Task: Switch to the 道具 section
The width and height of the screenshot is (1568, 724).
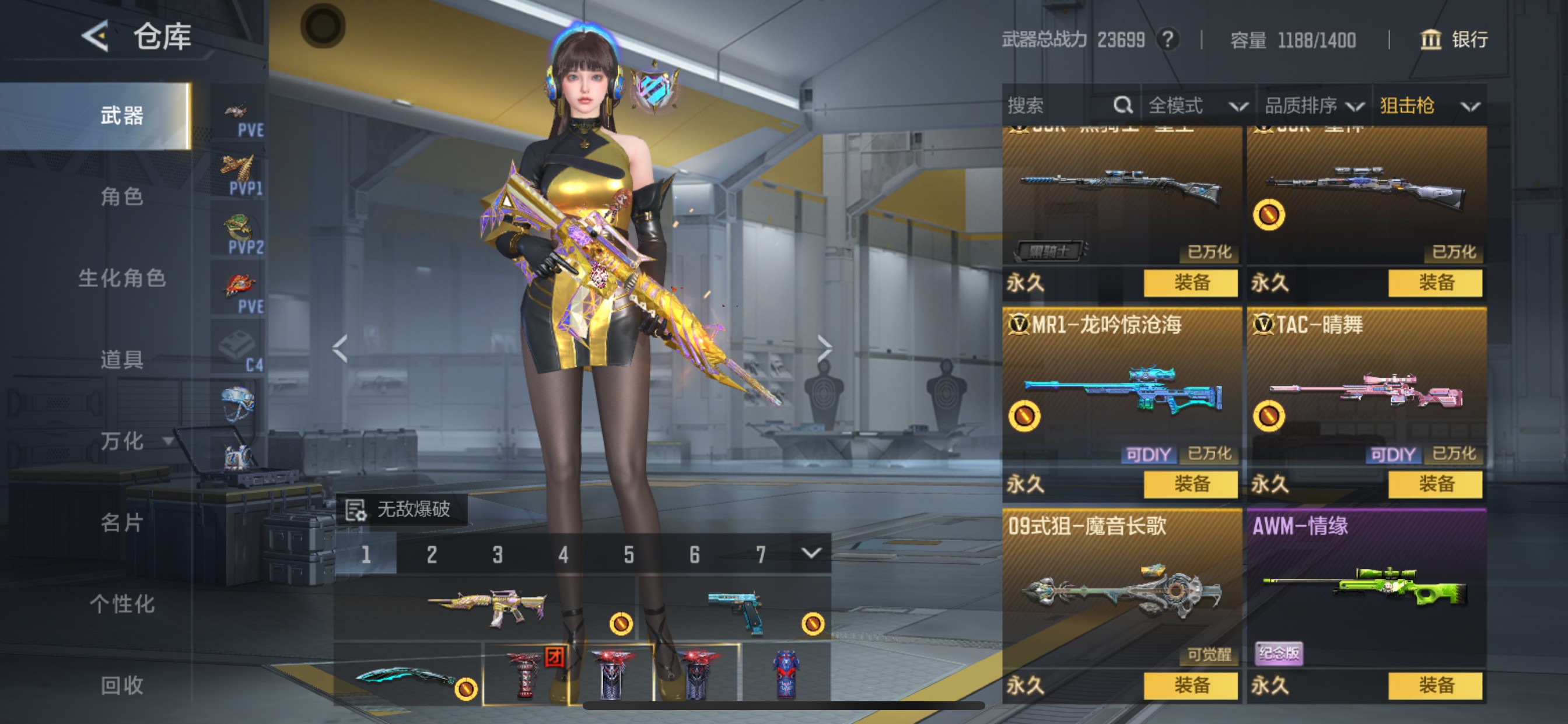Action: [x=122, y=360]
